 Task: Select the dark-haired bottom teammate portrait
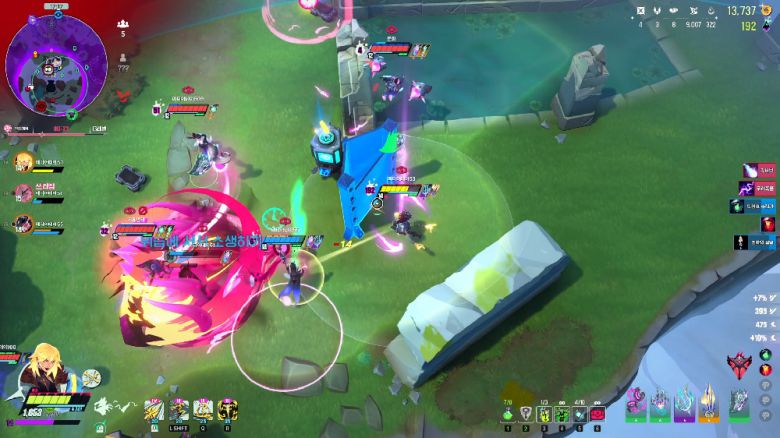[23, 224]
